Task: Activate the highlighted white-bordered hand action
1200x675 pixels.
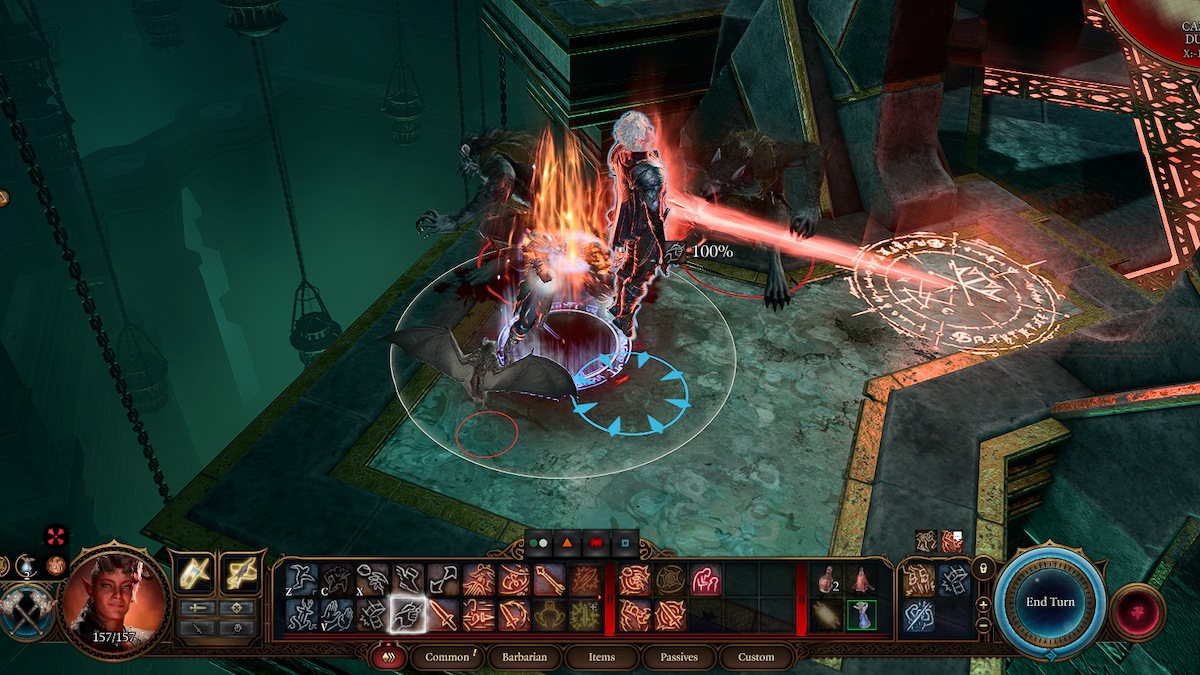Action: point(406,615)
